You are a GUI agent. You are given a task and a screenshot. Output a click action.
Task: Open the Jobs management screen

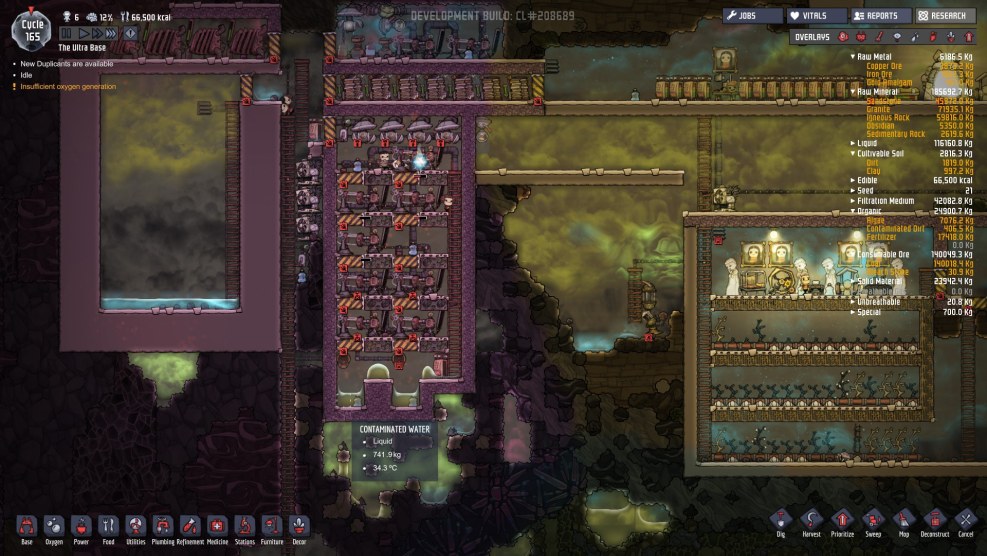coord(750,16)
